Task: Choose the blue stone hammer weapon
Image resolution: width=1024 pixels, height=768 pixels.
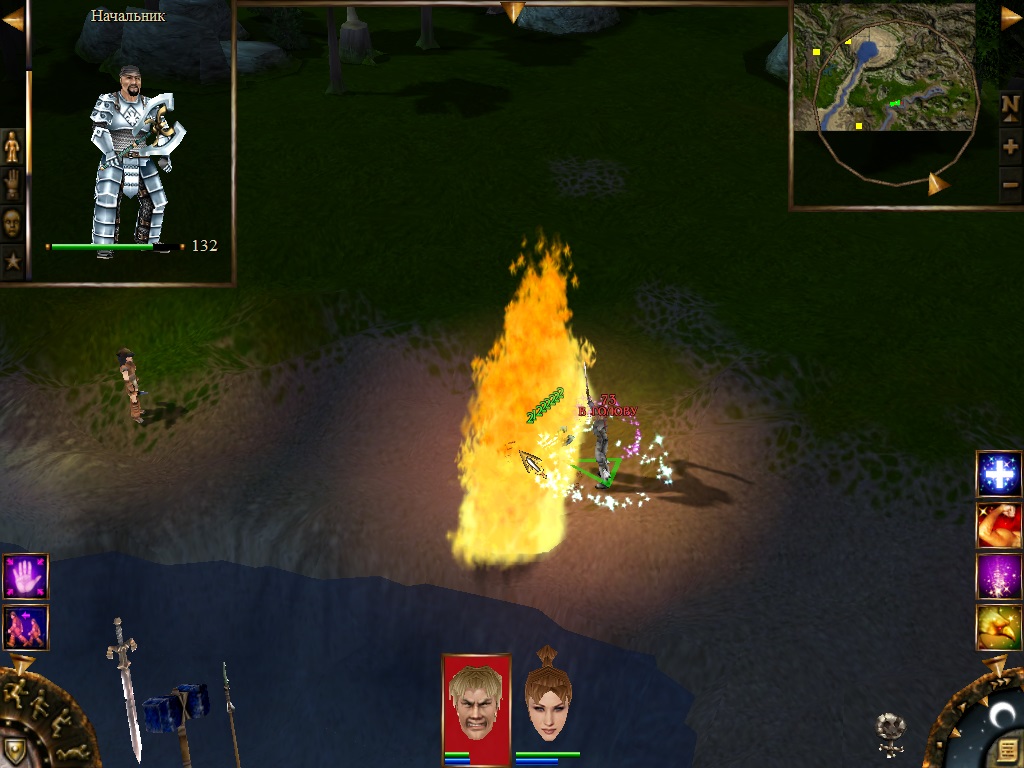Action: [x=178, y=712]
